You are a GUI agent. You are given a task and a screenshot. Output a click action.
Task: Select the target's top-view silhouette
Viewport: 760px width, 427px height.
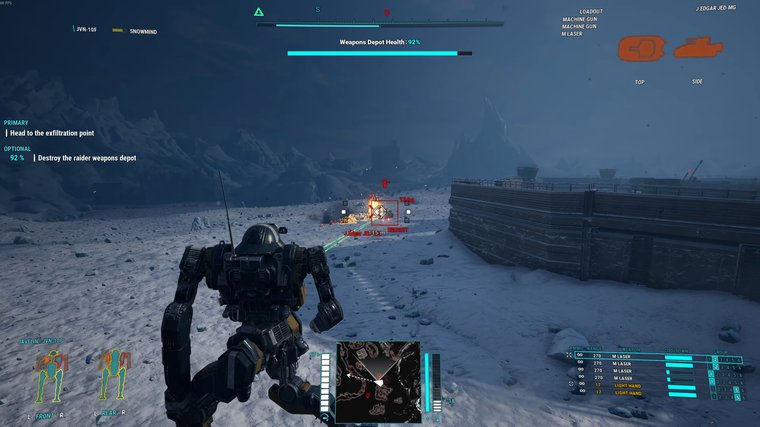639,48
